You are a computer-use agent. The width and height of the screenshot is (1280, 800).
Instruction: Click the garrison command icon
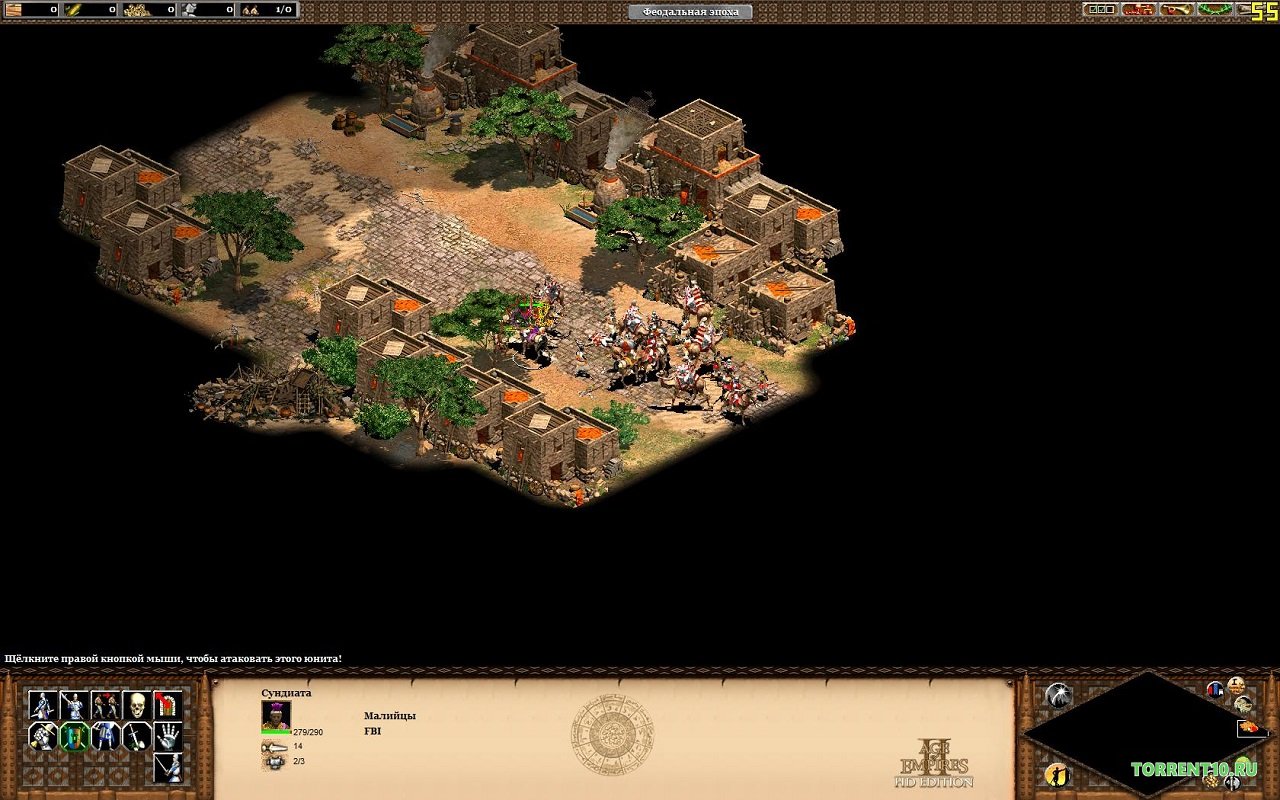click(x=168, y=705)
